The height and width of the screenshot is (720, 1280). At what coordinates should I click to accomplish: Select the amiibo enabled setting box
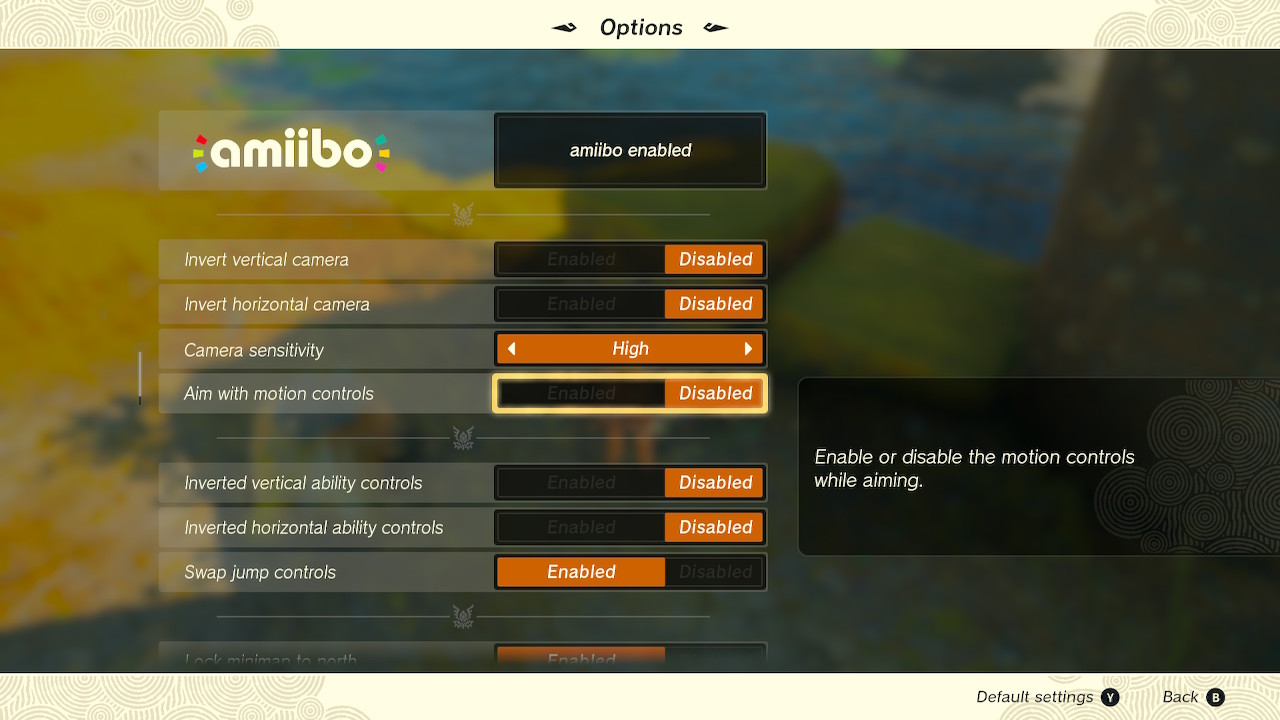tap(629, 150)
